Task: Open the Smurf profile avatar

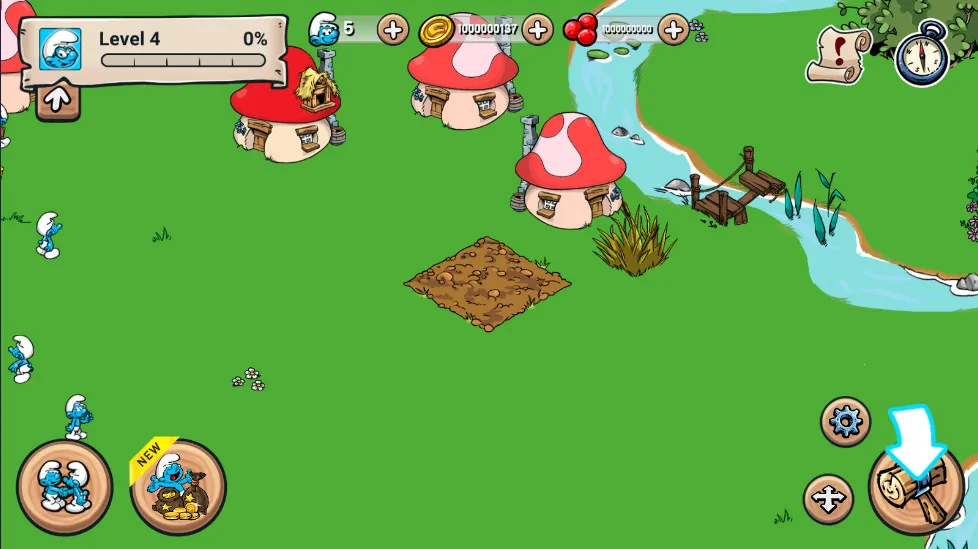Action: point(59,48)
